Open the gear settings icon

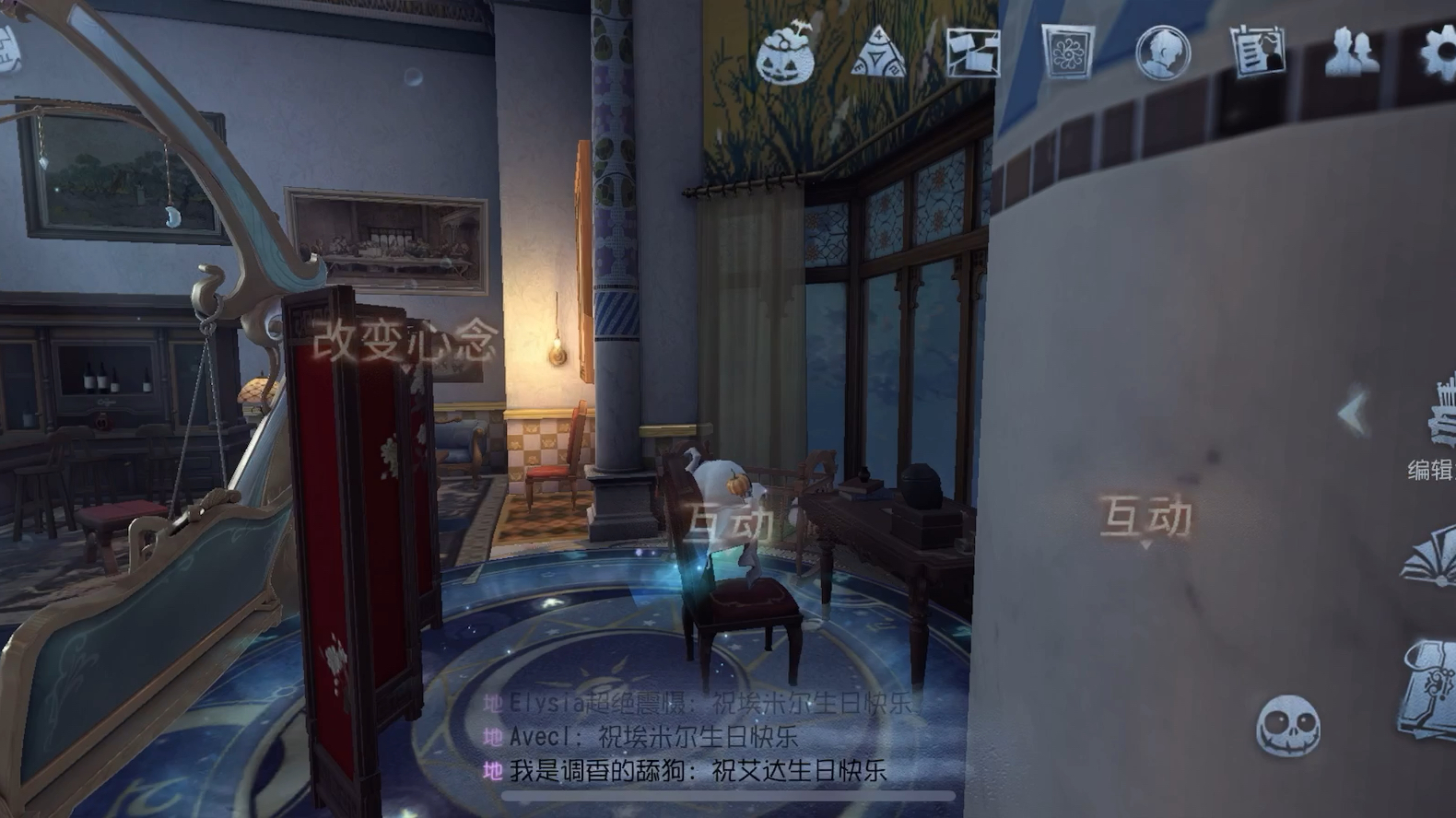click(1438, 53)
